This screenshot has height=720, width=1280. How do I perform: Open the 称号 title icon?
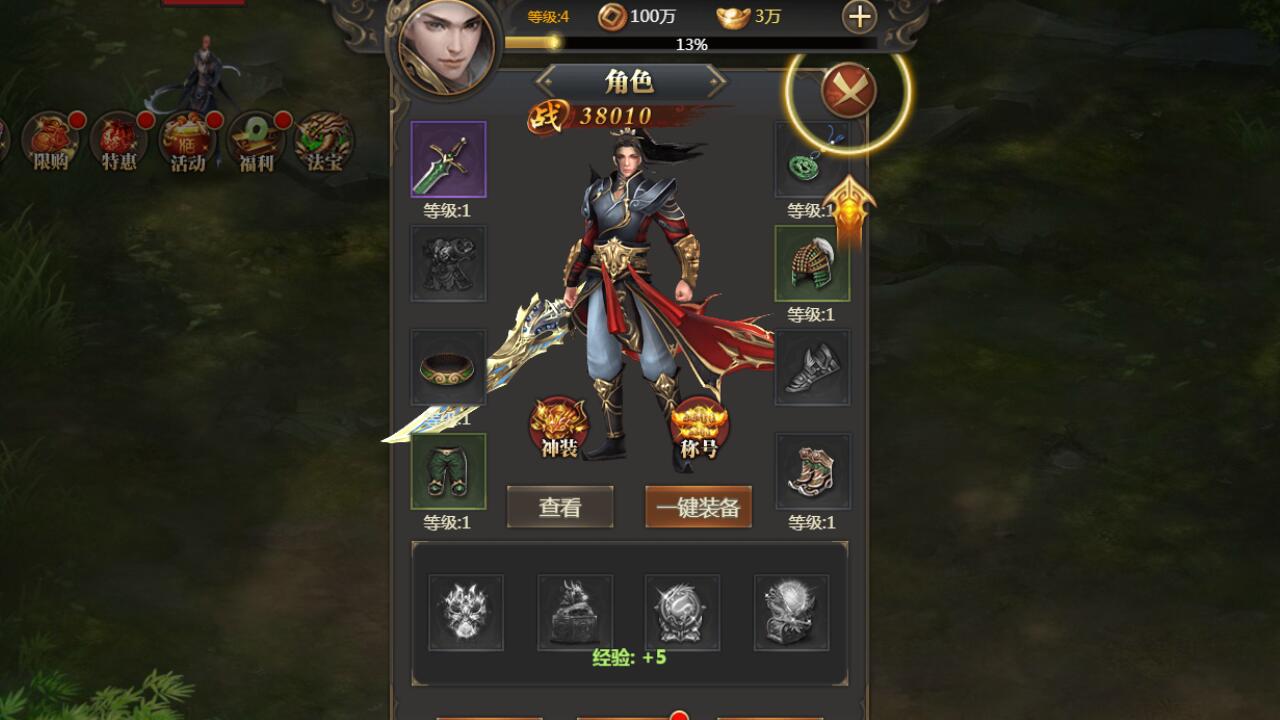point(699,427)
